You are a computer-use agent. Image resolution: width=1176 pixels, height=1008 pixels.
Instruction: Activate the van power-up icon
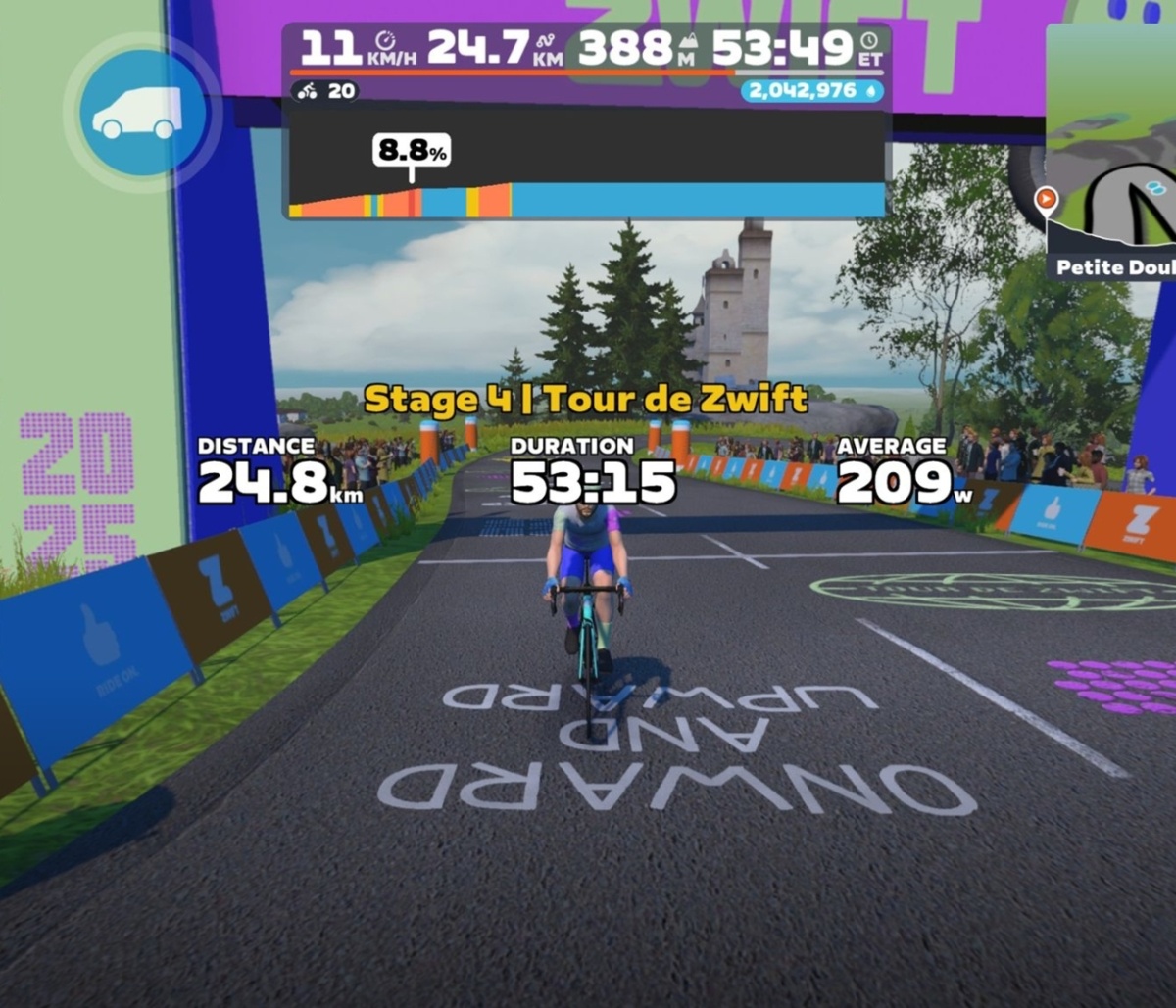pos(142,113)
